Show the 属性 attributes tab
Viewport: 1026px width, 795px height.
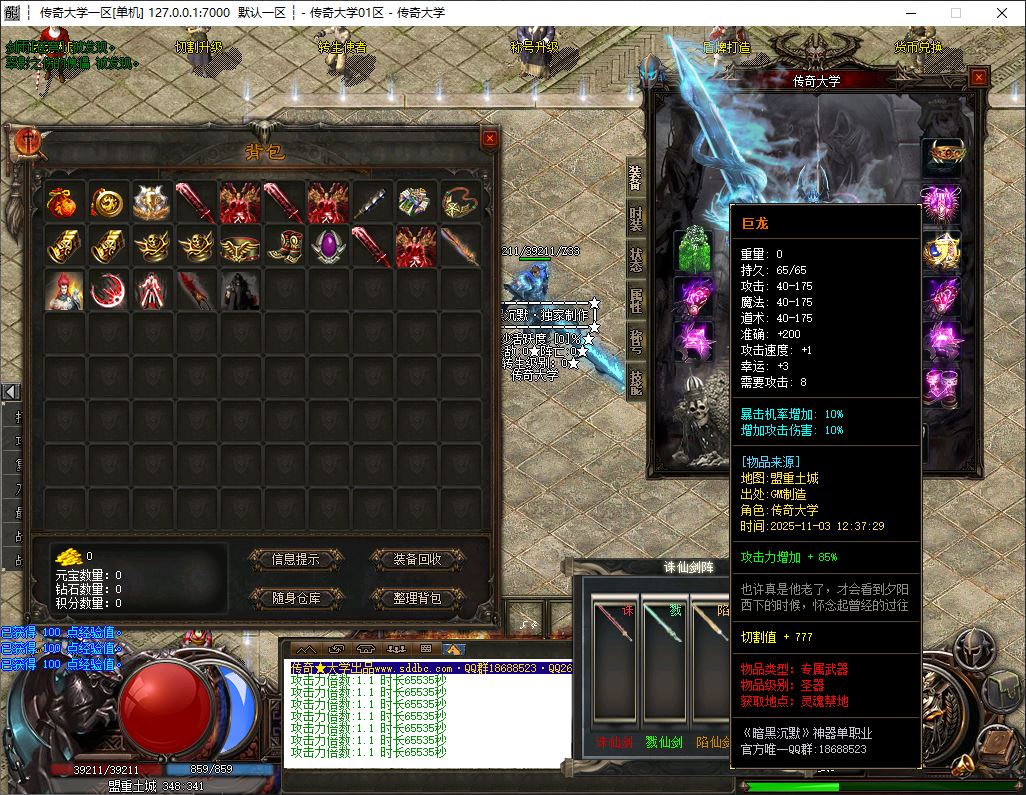point(636,299)
